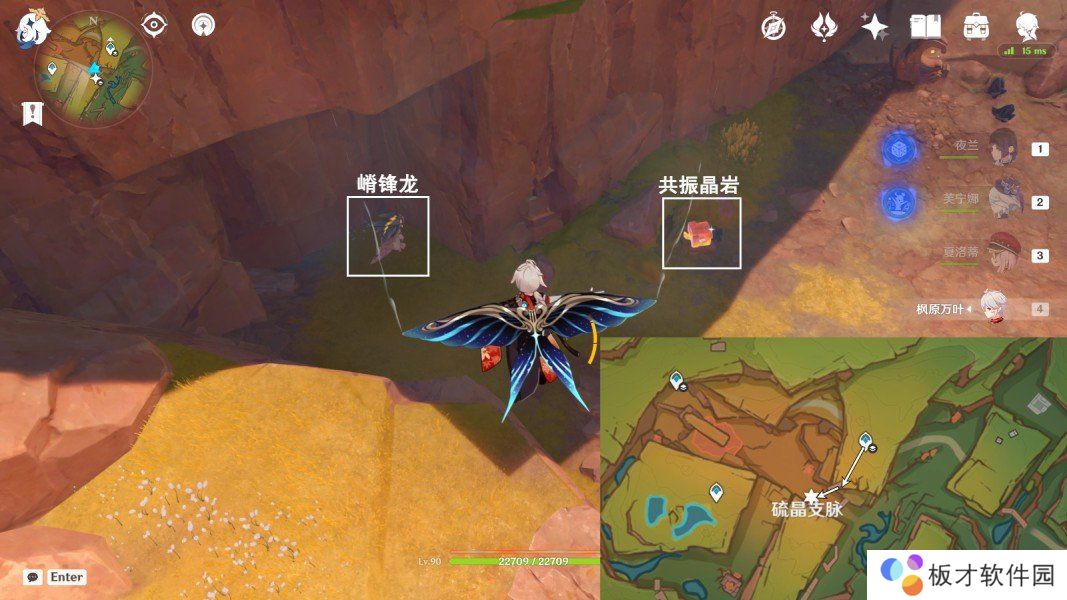Screen dimensions: 1067x600
Task: Open the character profile head icon
Action: click(1027, 27)
